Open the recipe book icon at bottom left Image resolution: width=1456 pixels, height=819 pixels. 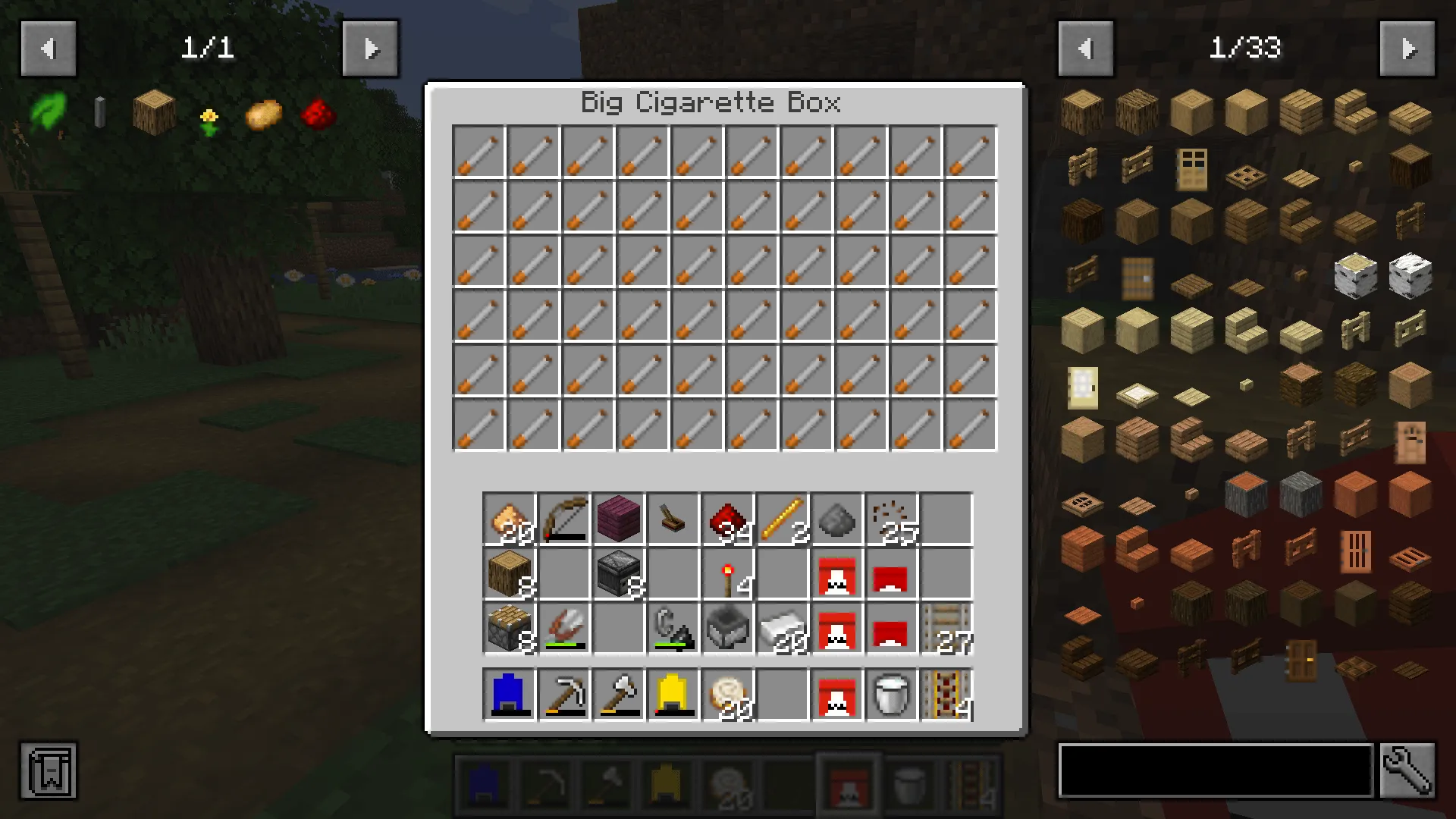click(48, 770)
